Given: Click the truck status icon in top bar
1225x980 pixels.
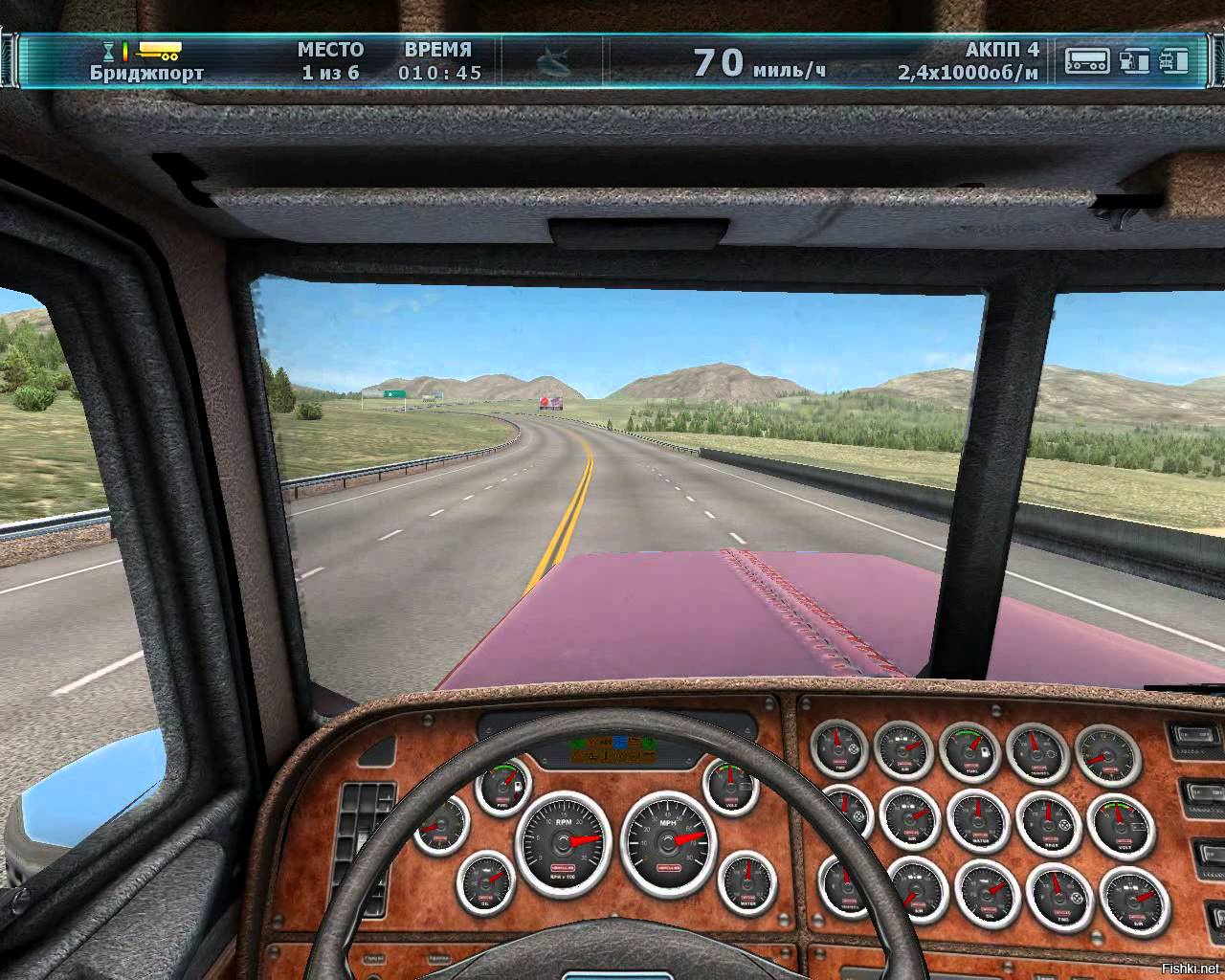Looking at the screenshot, I should [x=1088, y=60].
